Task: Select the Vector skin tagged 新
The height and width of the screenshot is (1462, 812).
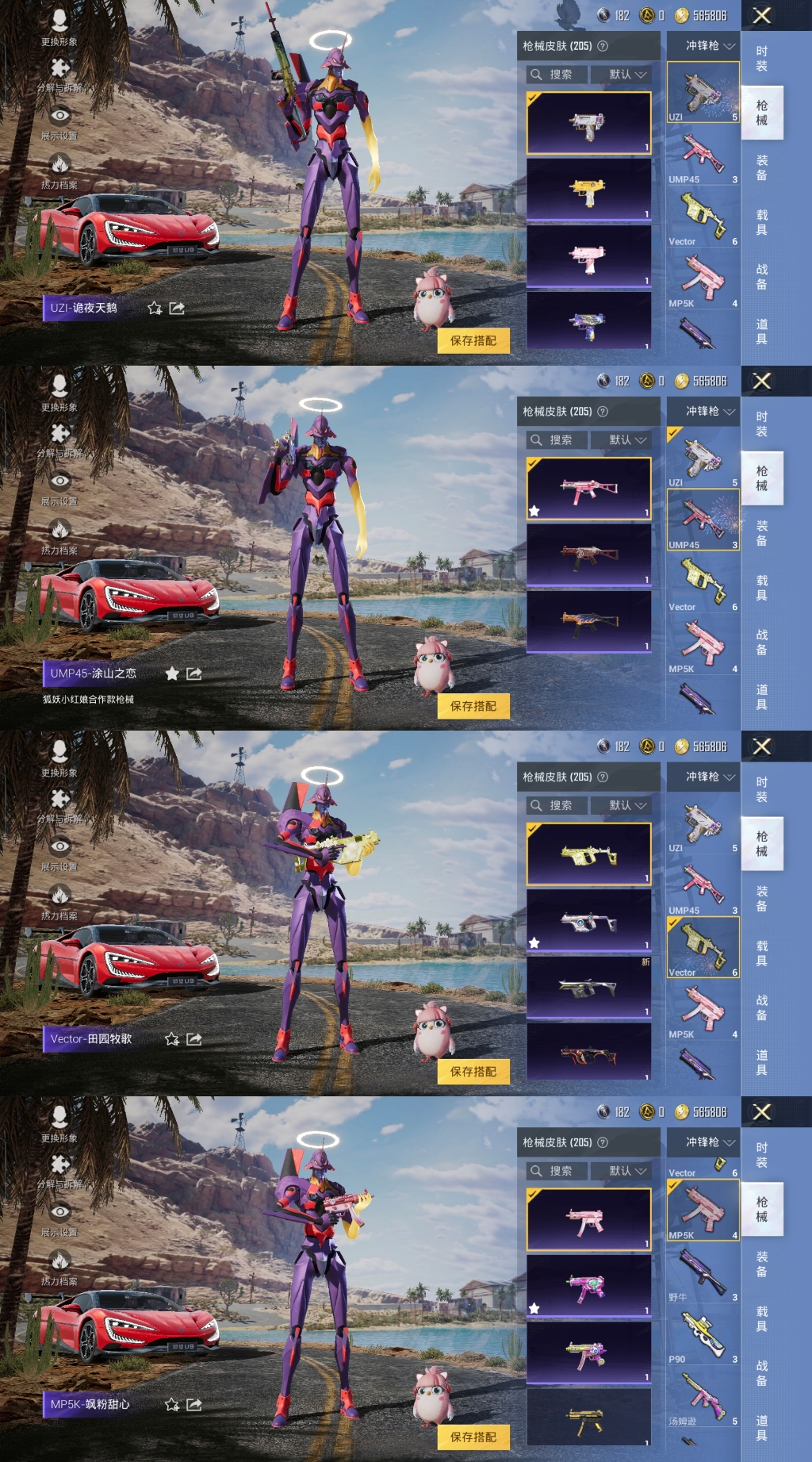Action: pyautogui.click(x=588, y=988)
